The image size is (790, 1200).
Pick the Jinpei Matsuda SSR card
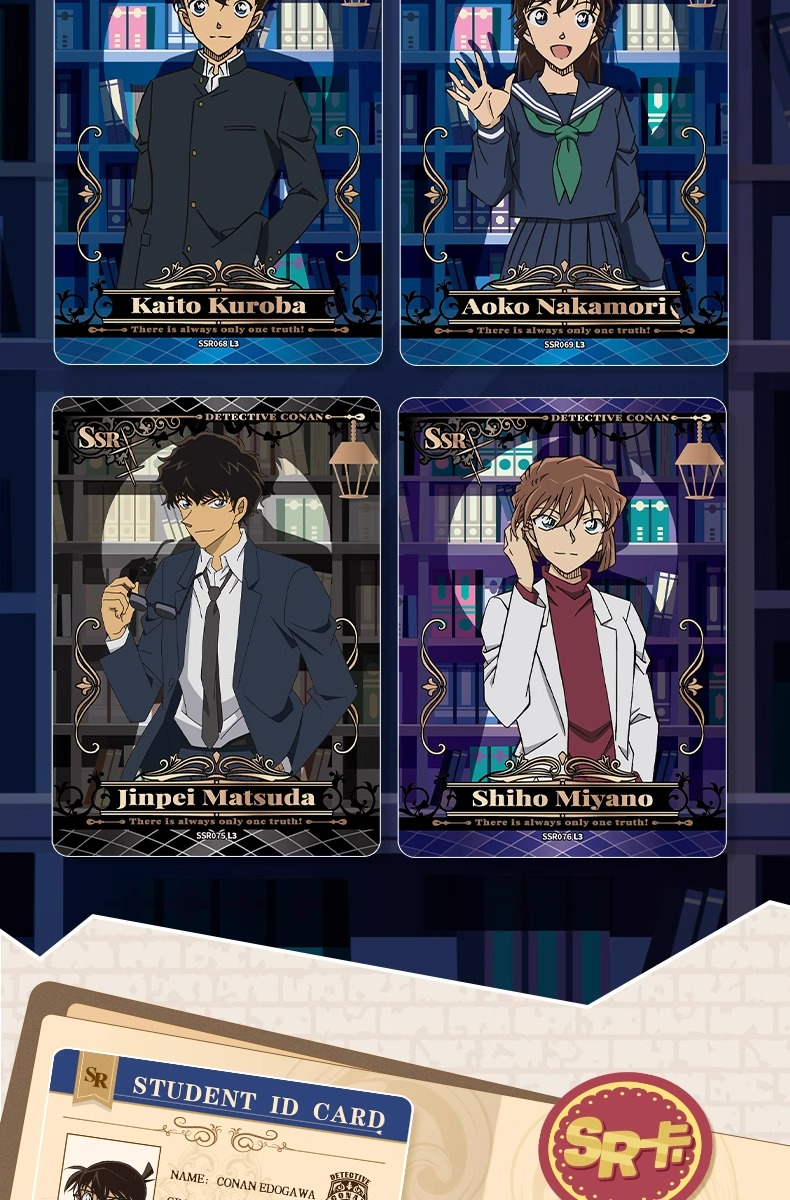216,626
